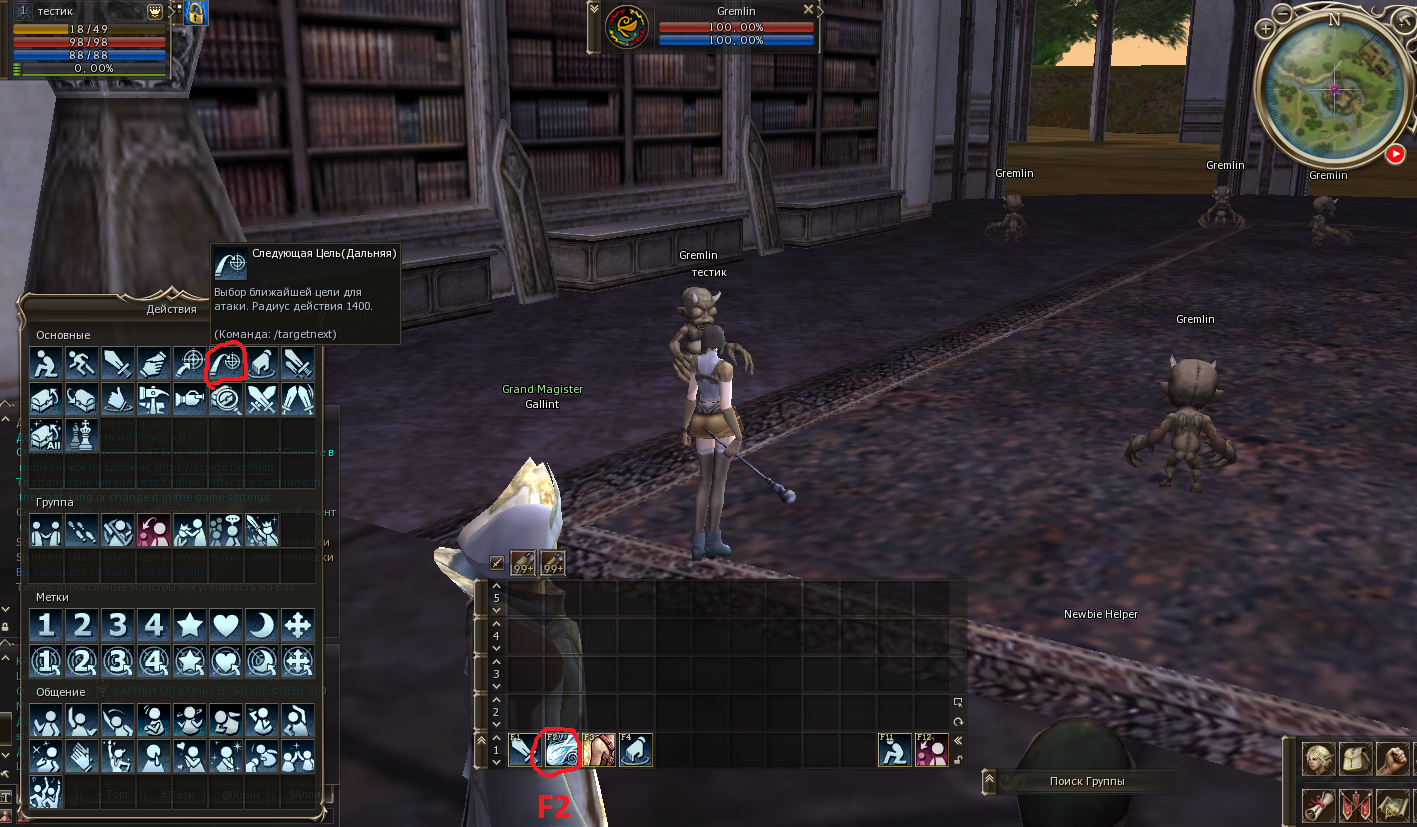
Task: Mark the target with the heart marker
Action: (226, 626)
